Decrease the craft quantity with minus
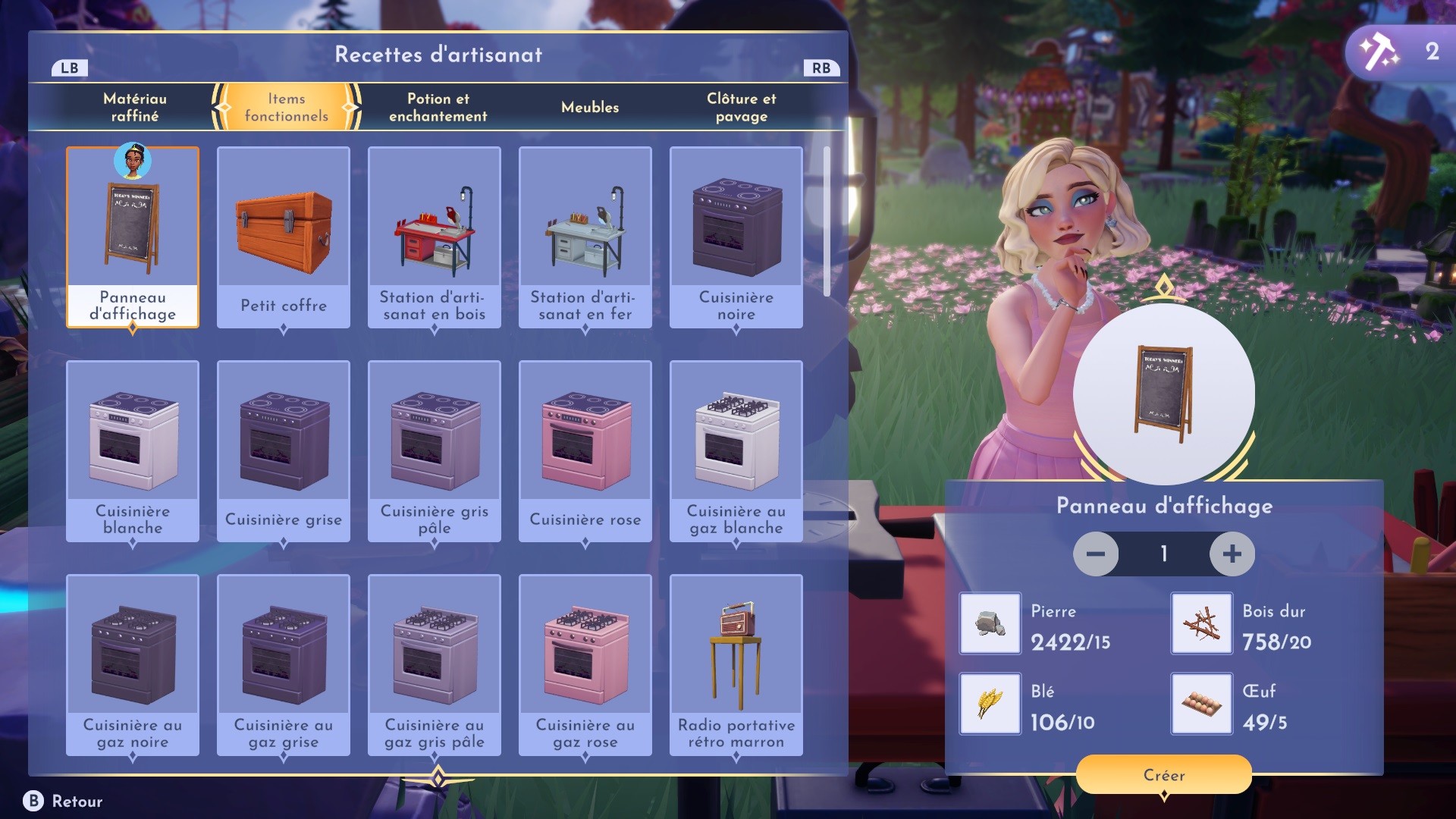Image resolution: width=1456 pixels, height=819 pixels. 1096,554
